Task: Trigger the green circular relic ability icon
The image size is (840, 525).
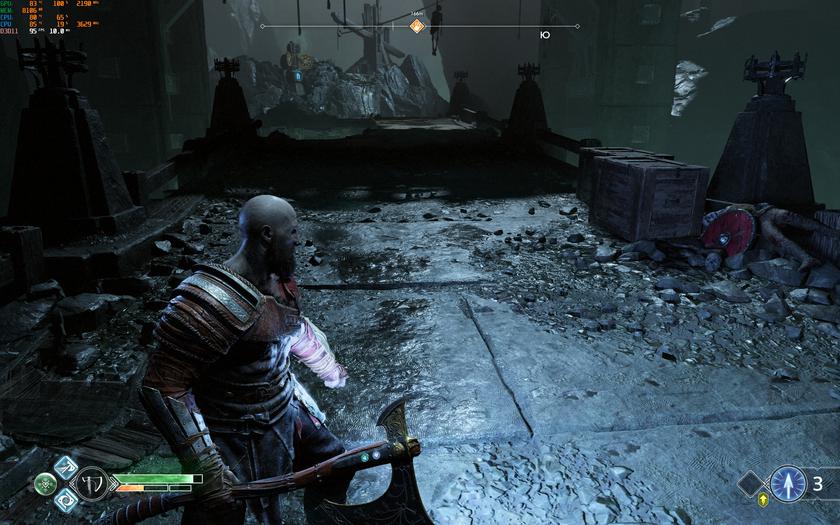Action: pyautogui.click(x=45, y=484)
